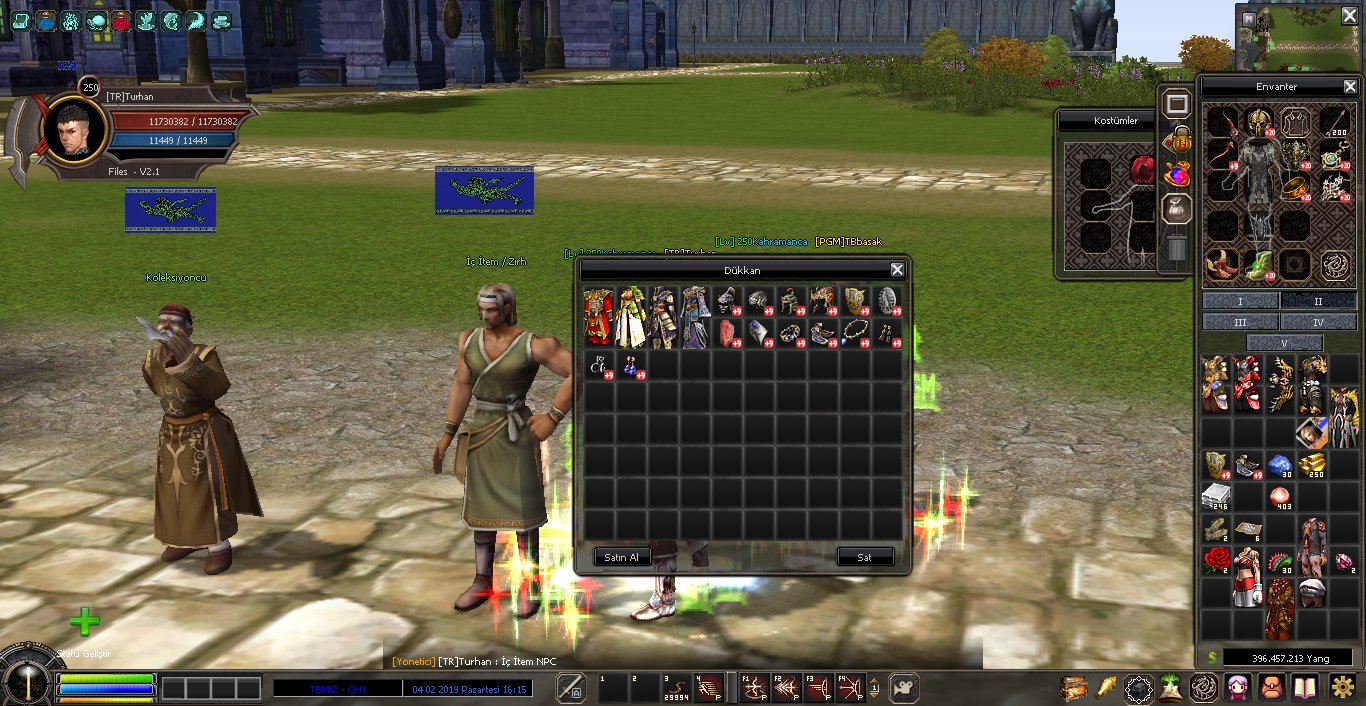Click the camera icon on the hotbar
Viewport: 1366px width, 706px height.
click(903, 688)
